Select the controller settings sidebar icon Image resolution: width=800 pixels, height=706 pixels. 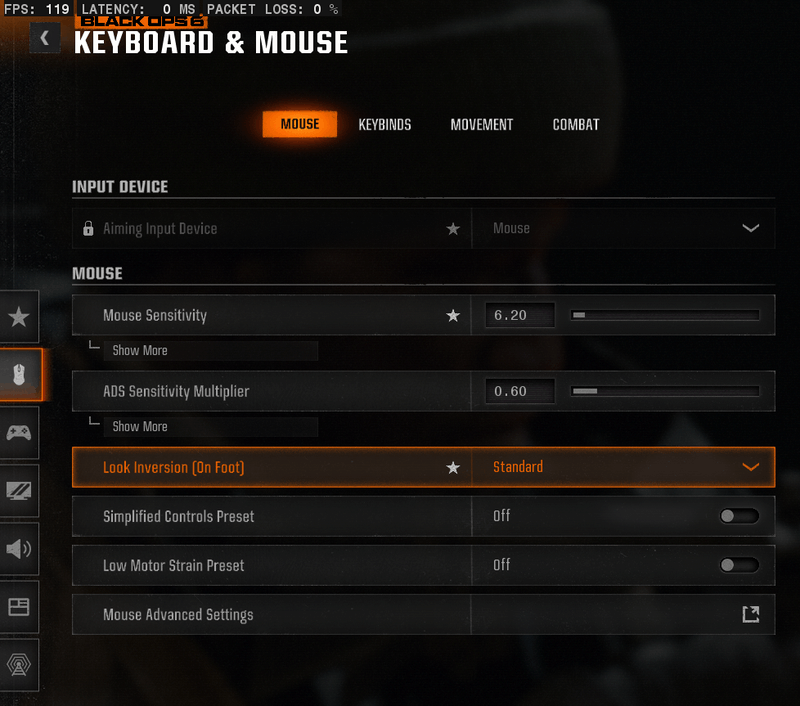19,433
